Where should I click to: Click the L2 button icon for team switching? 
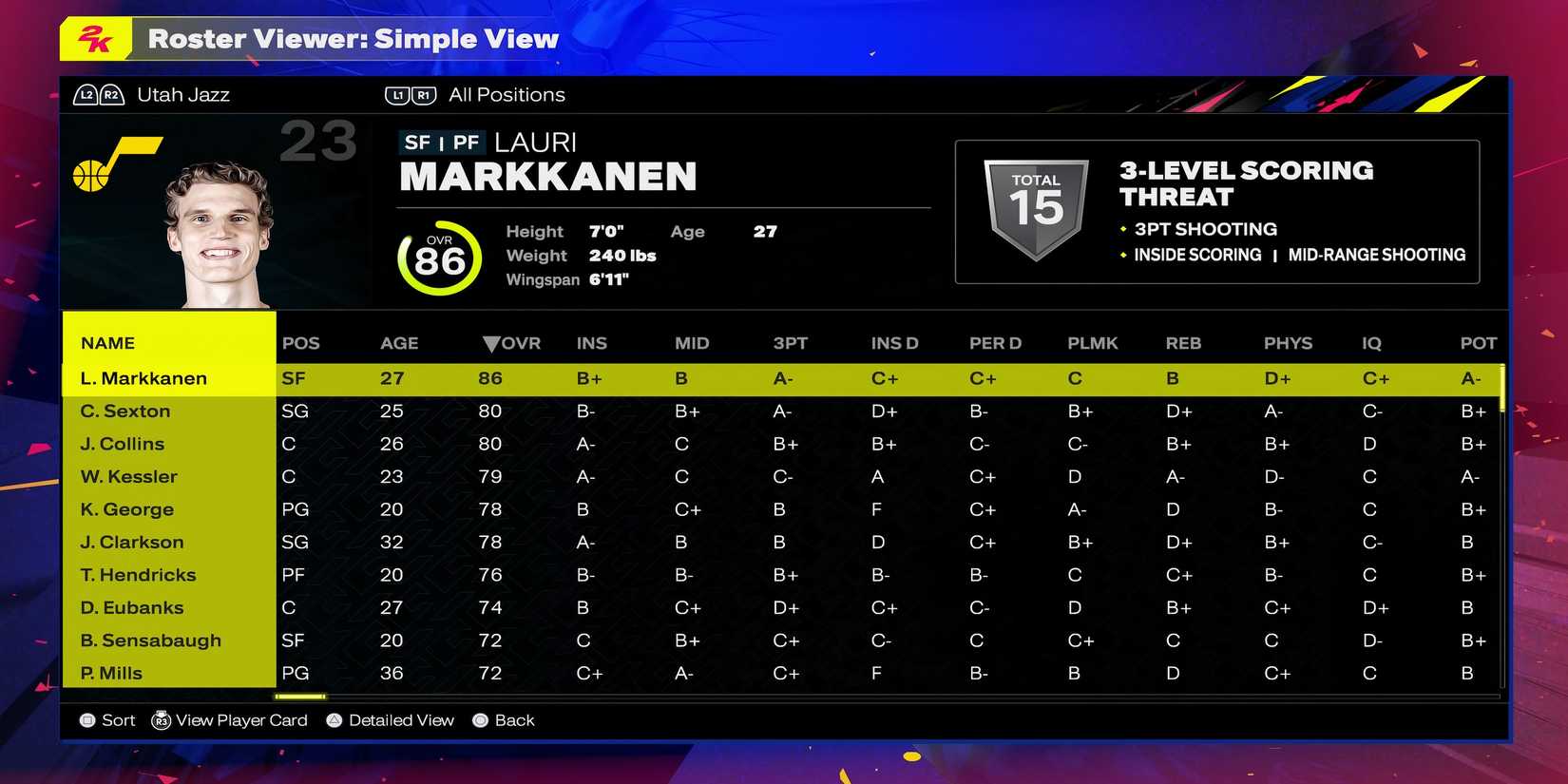(x=85, y=94)
